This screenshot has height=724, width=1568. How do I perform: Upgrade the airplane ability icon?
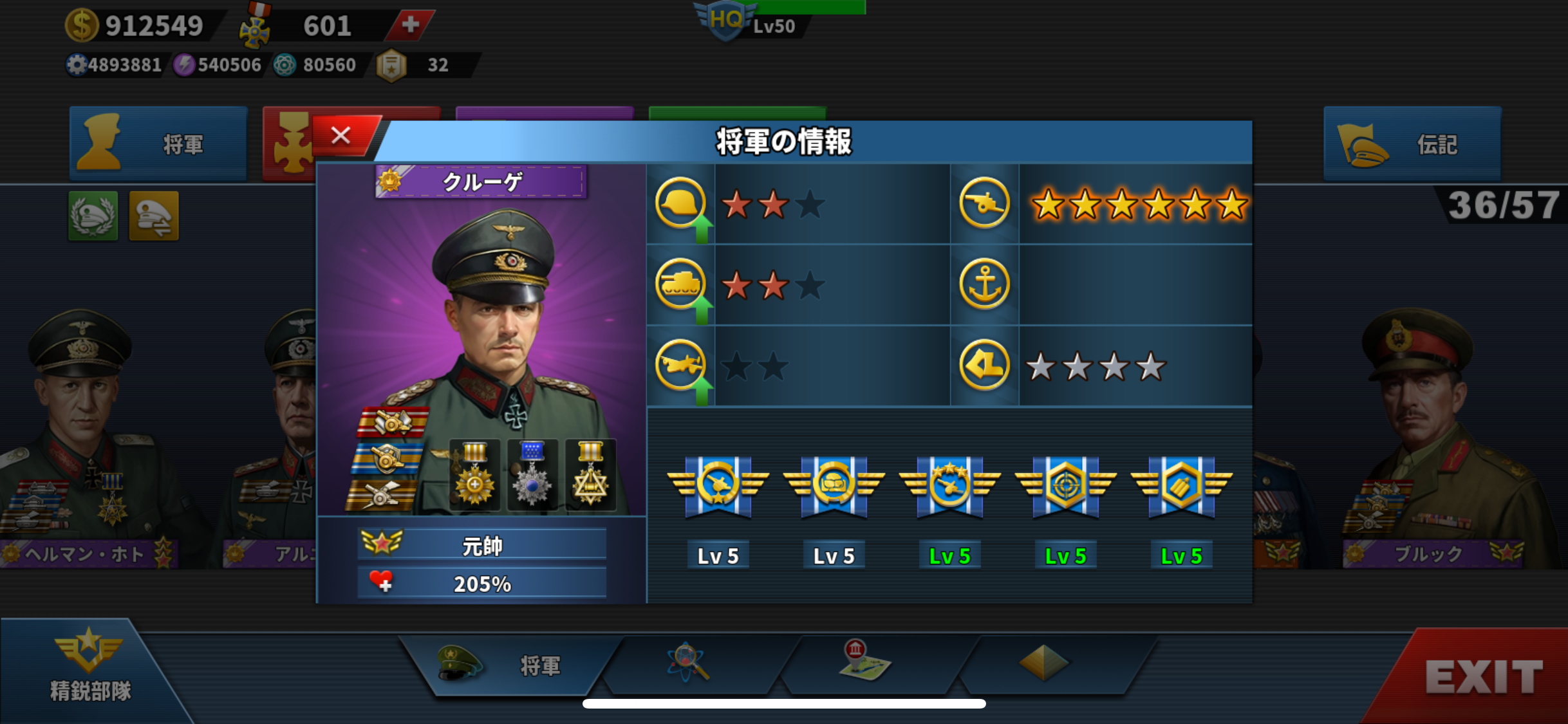click(x=681, y=366)
